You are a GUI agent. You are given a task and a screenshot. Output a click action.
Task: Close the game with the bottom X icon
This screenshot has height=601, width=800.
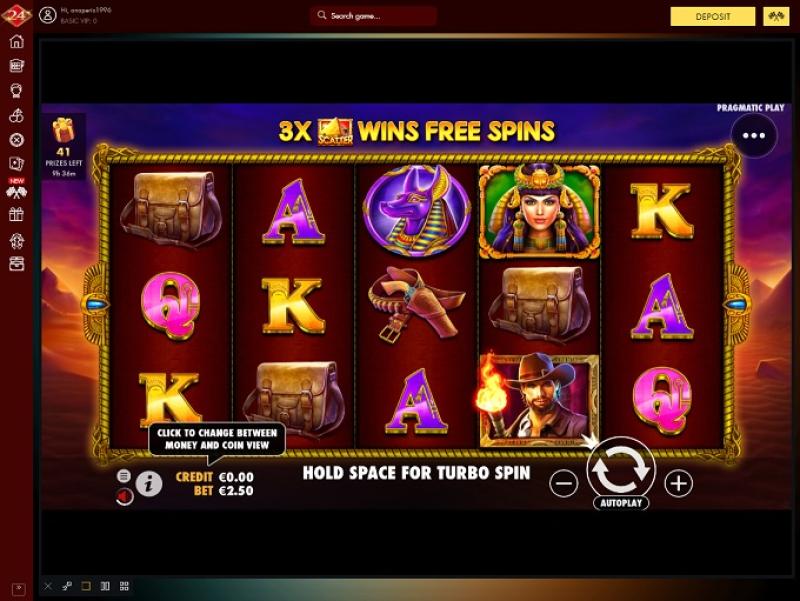coord(47,586)
